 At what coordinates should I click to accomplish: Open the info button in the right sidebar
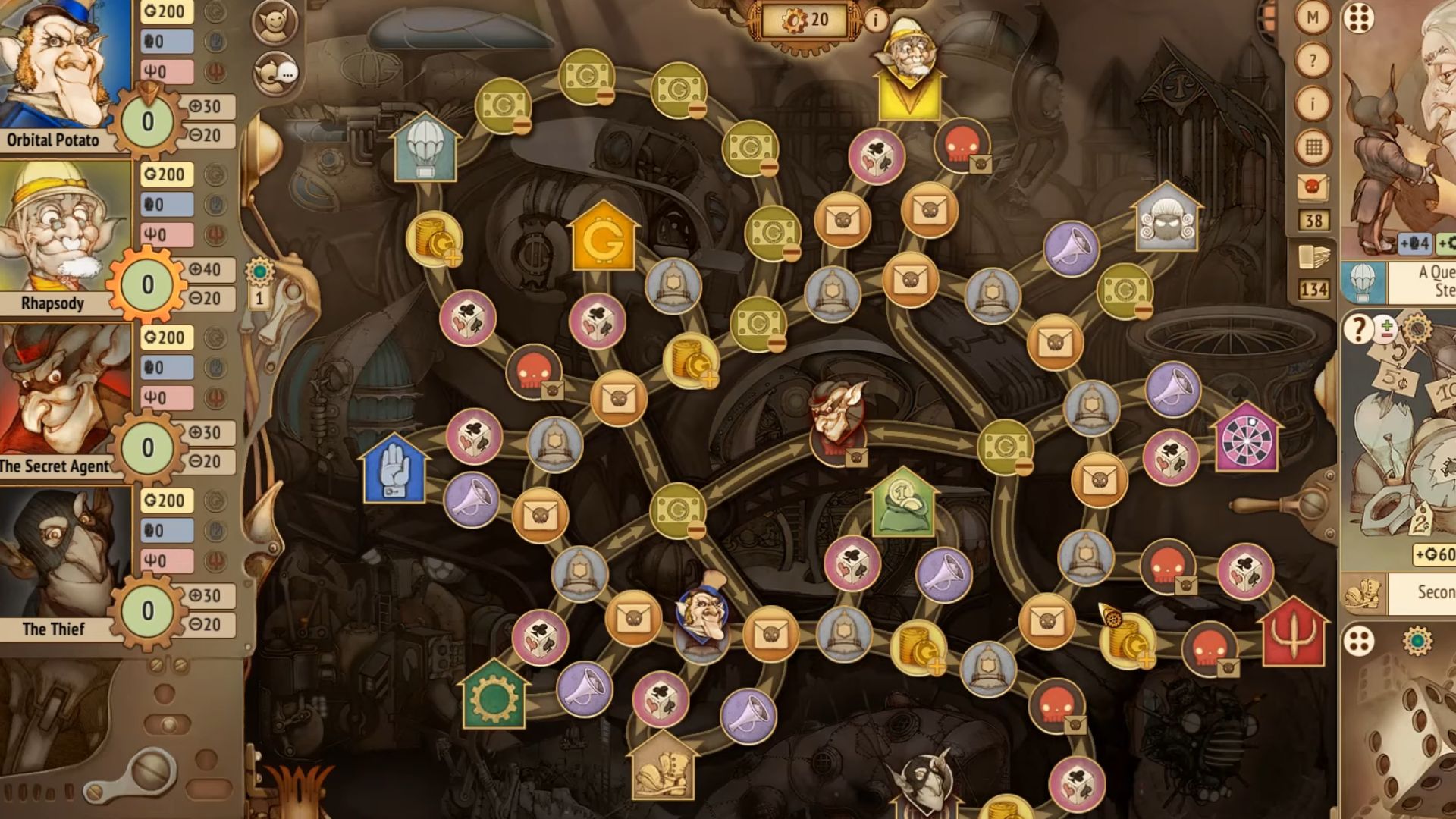point(1313,103)
